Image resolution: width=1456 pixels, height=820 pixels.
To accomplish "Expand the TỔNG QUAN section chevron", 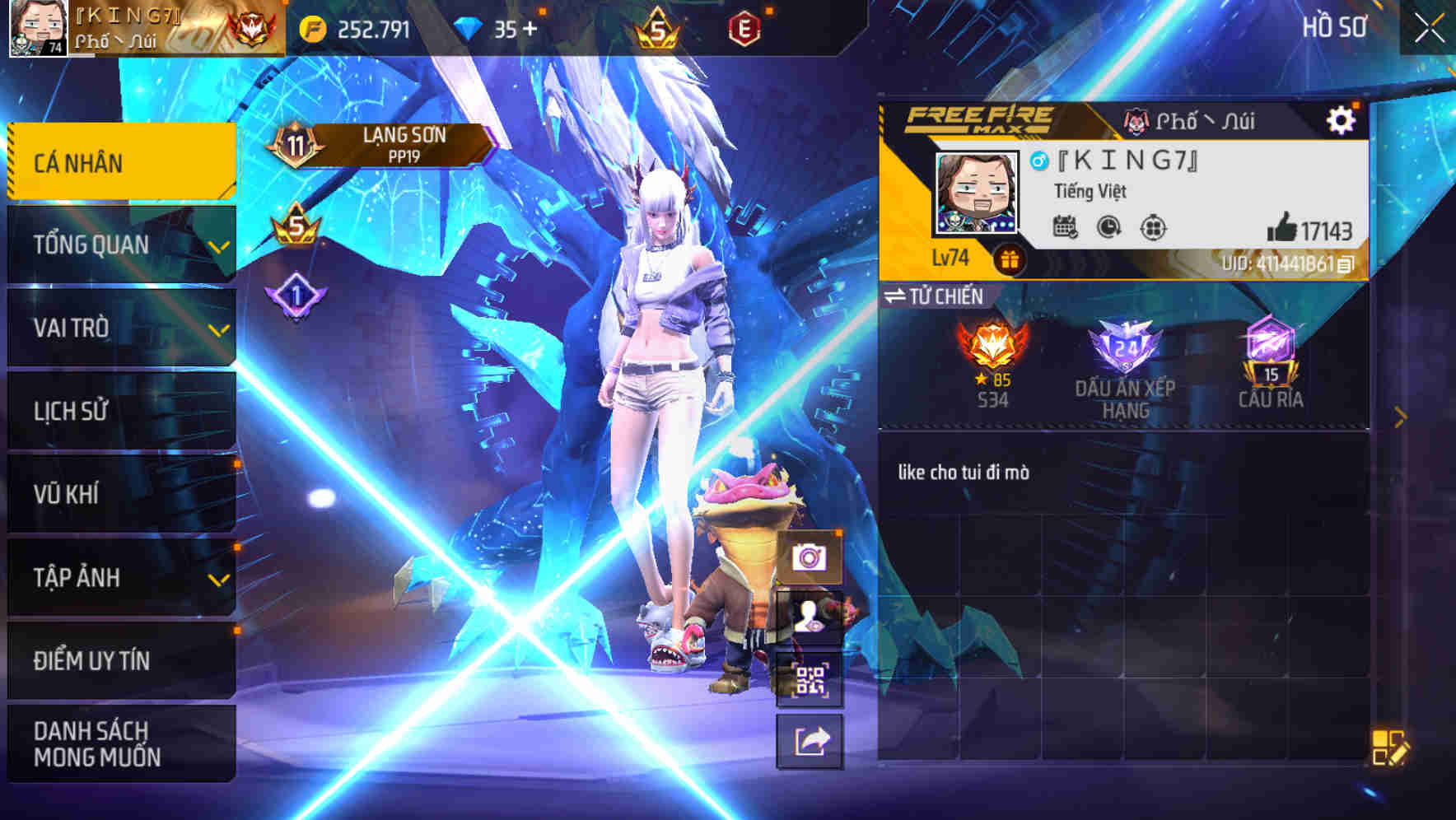I will [219, 247].
